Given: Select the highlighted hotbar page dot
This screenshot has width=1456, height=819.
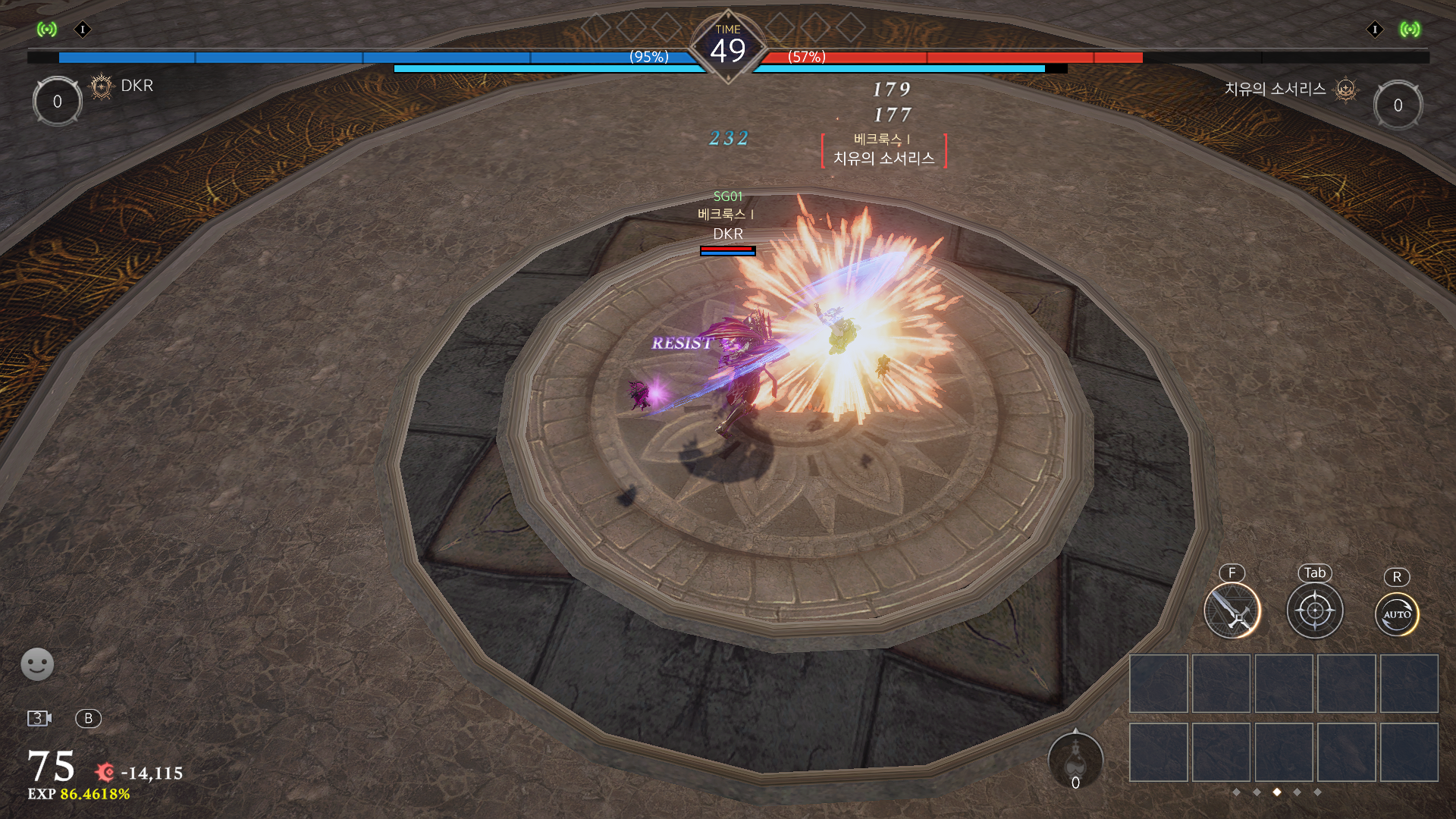Looking at the screenshot, I should [1277, 792].
